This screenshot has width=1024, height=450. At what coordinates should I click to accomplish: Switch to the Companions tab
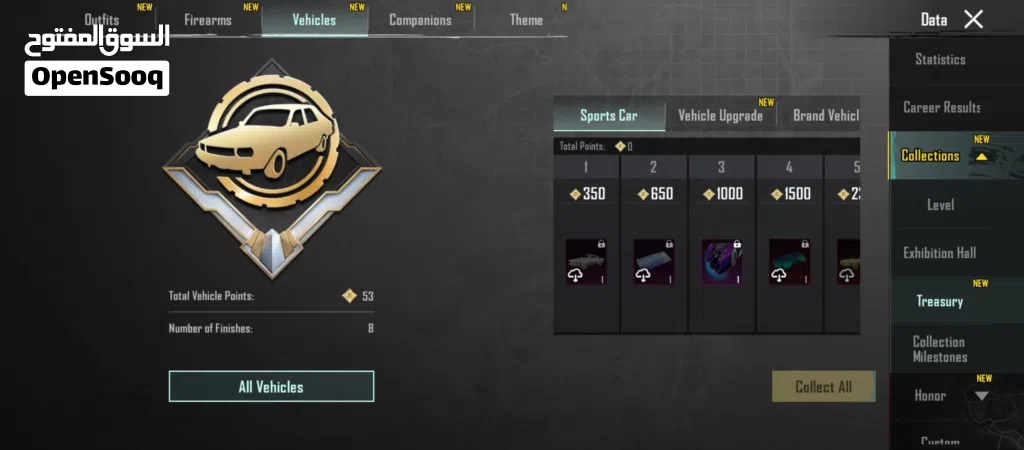point(420,20)
